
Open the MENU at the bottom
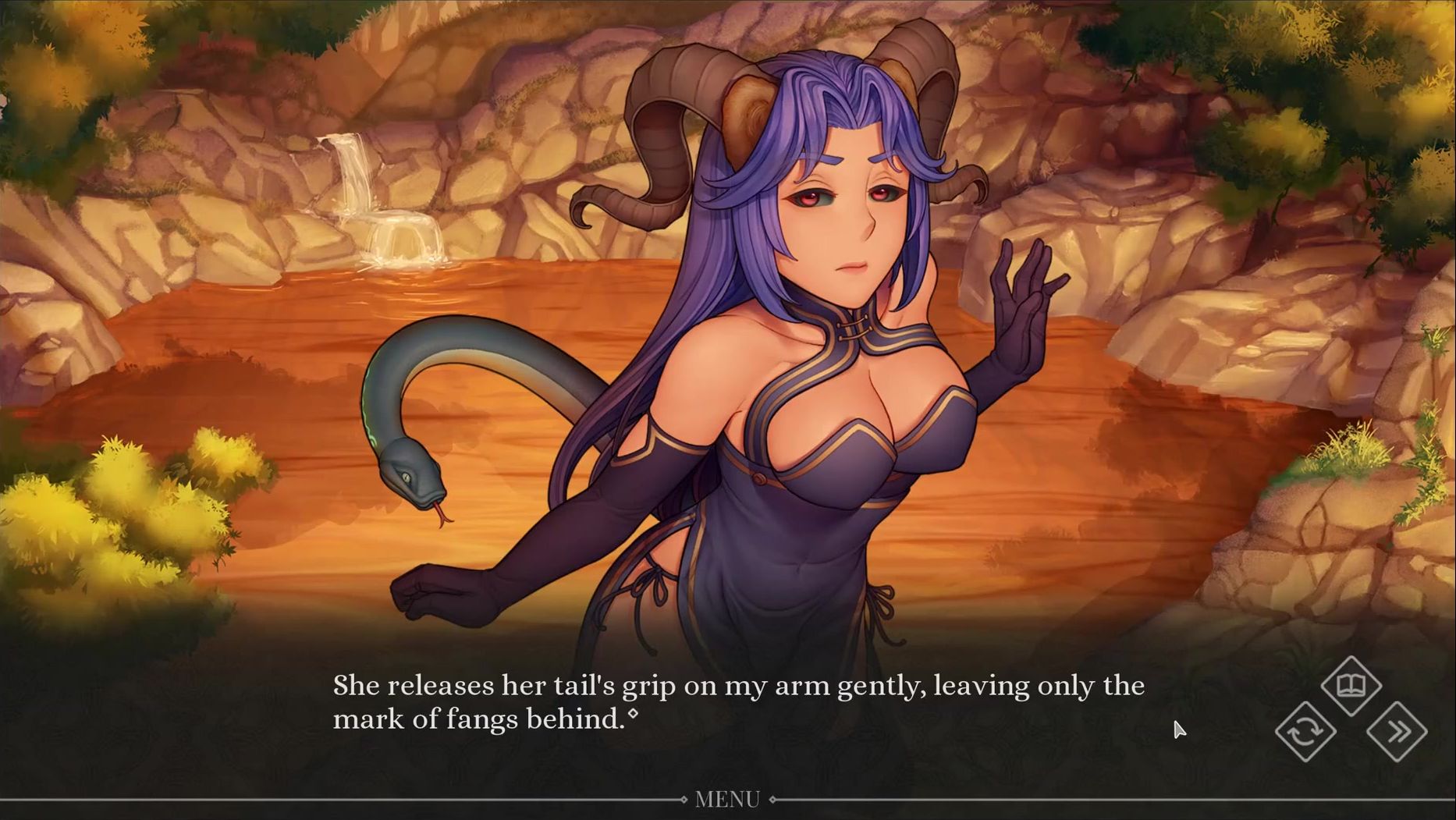(727, 800)
